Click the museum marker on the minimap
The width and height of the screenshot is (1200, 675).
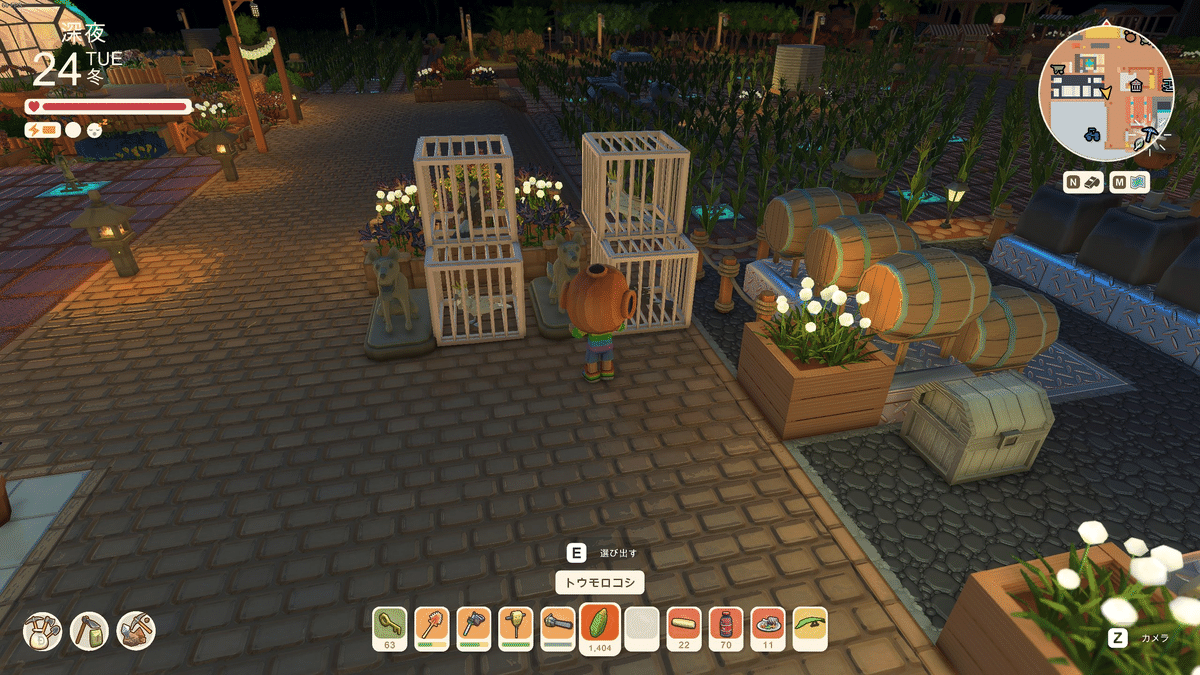[x=1136, y=87]
